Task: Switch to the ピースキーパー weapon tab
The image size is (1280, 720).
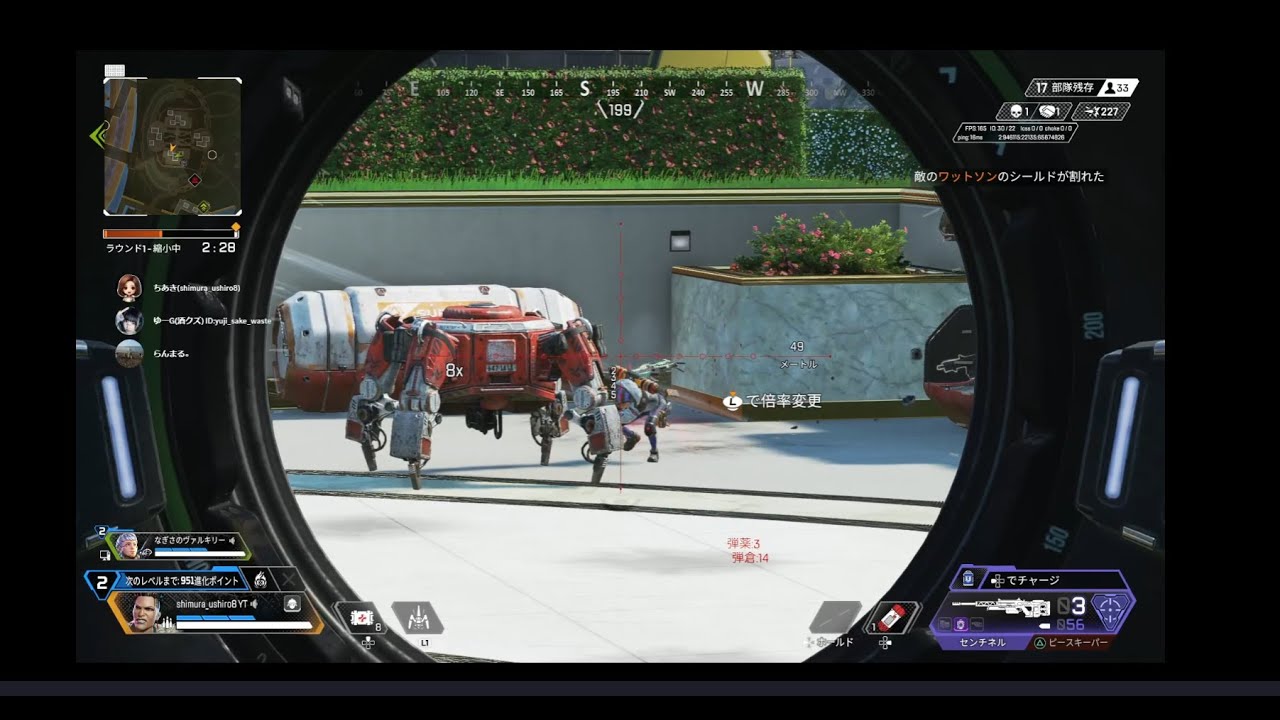Action: click(x=1075, y=642)
